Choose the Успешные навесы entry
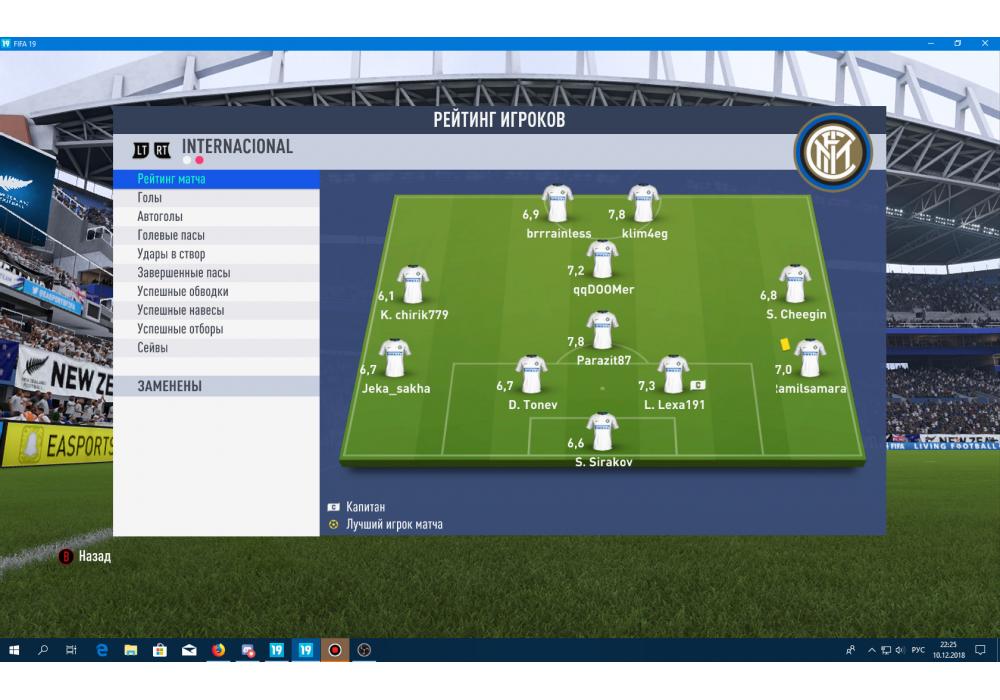The image size is (1000, 700). click(x=181, y=310)
